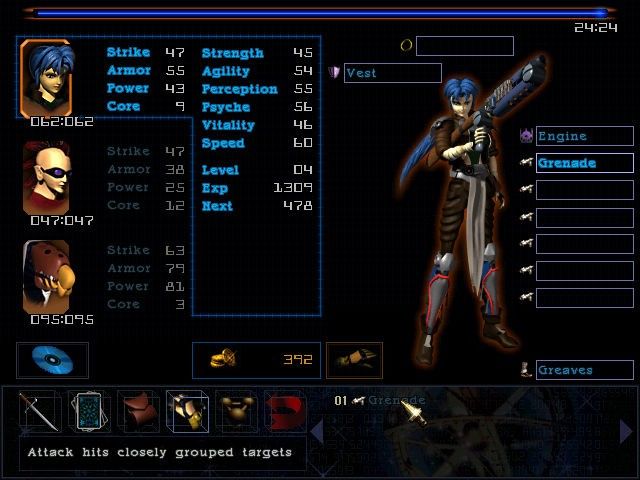Choose the third party member portrait
This screenshot has height=480, width=640.
point(46,277)
